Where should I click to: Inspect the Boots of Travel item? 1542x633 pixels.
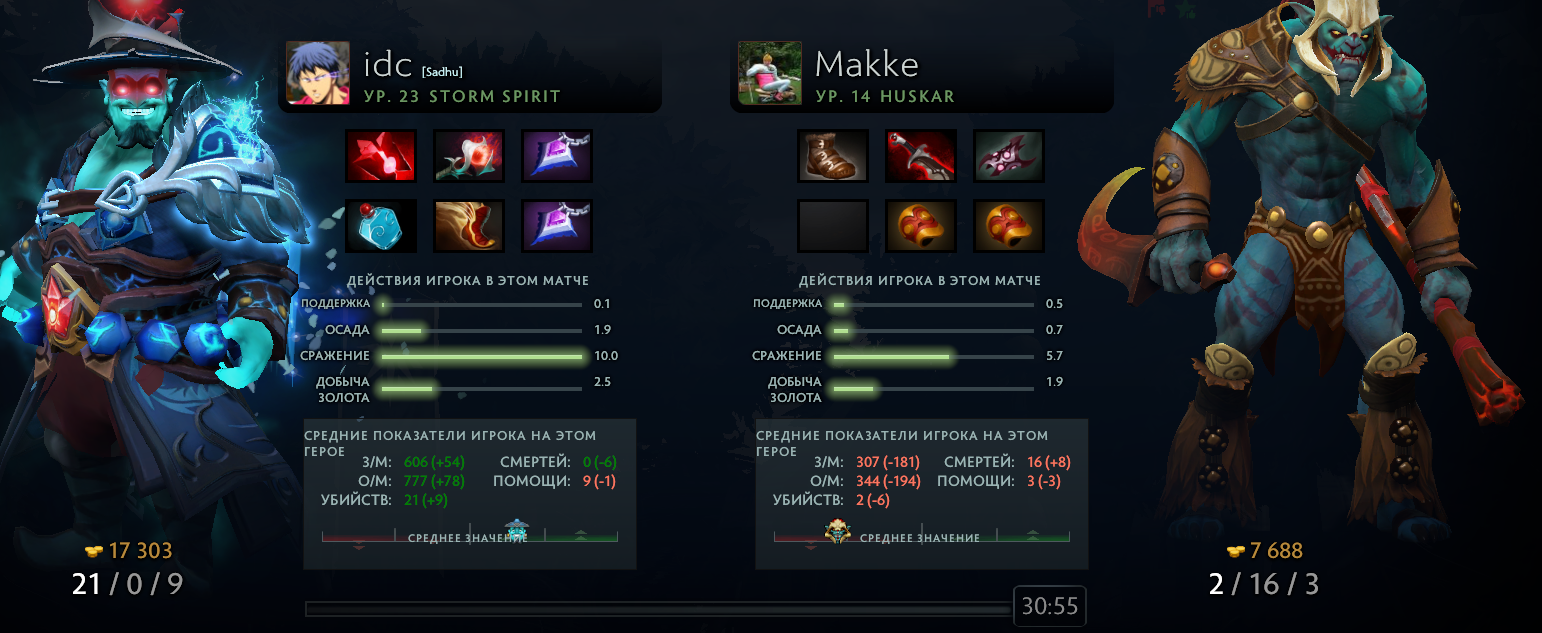(469, 225)
